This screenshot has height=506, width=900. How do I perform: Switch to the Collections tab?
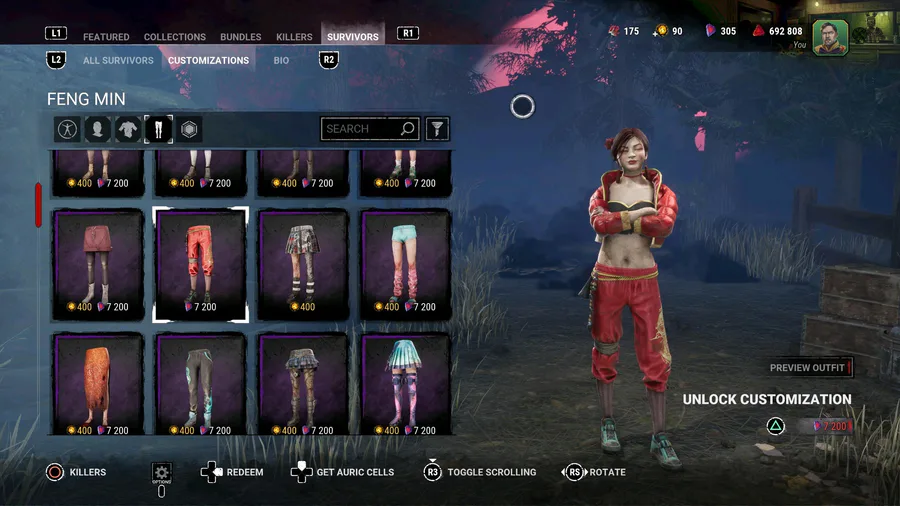coord(175,37)
